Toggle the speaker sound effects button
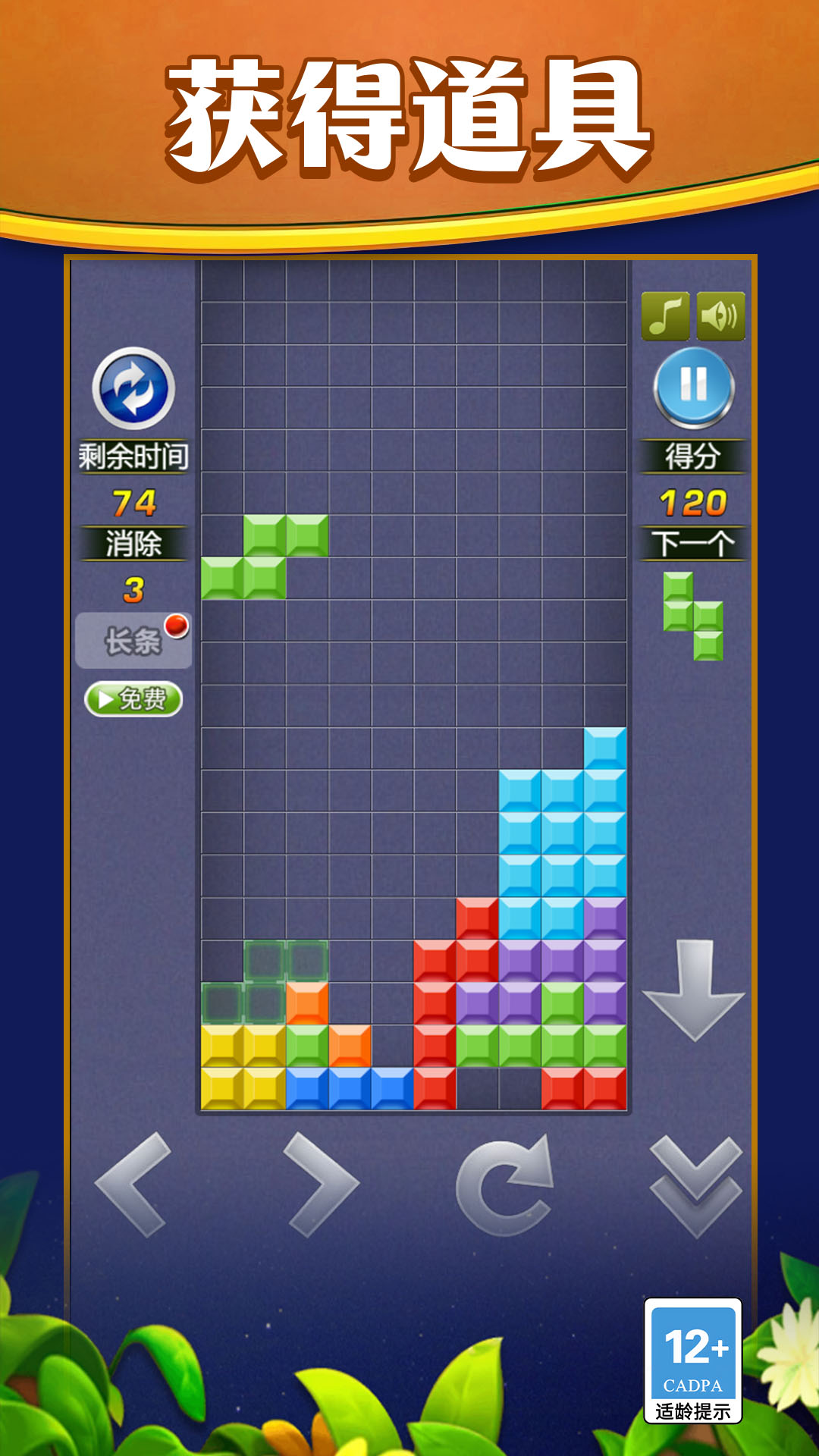The width and height of the screenshot is (819, 1456). tap(720, 315)
